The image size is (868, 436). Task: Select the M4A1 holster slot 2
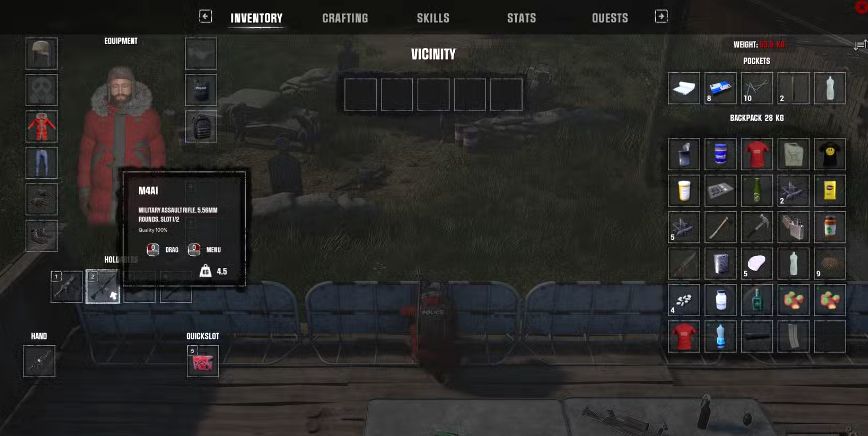pyautogui.click(x=103, y=287)
